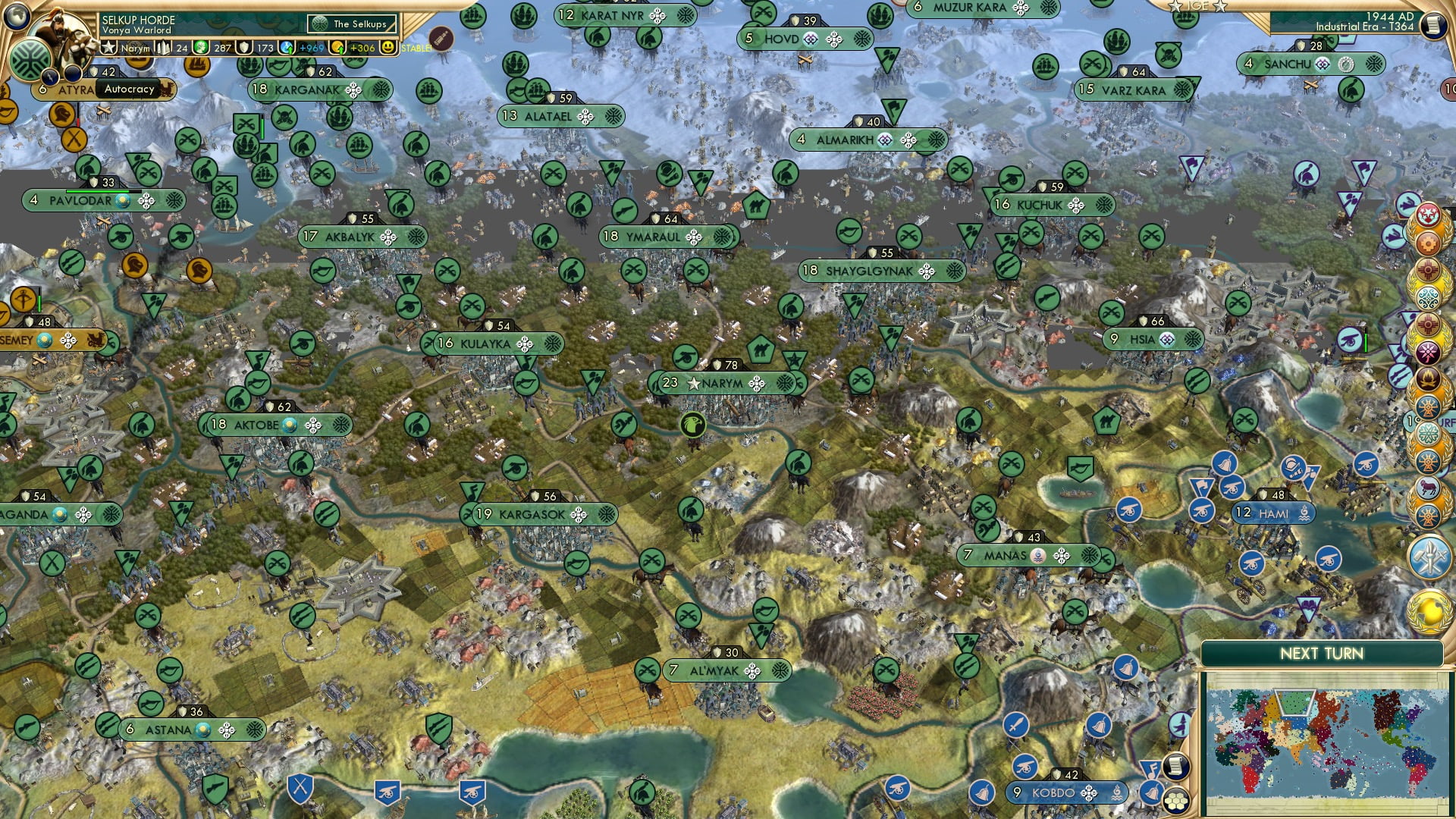Toggle strategic view with the top-left globe button
The image size is (1456, 819).
coord(17,15)
